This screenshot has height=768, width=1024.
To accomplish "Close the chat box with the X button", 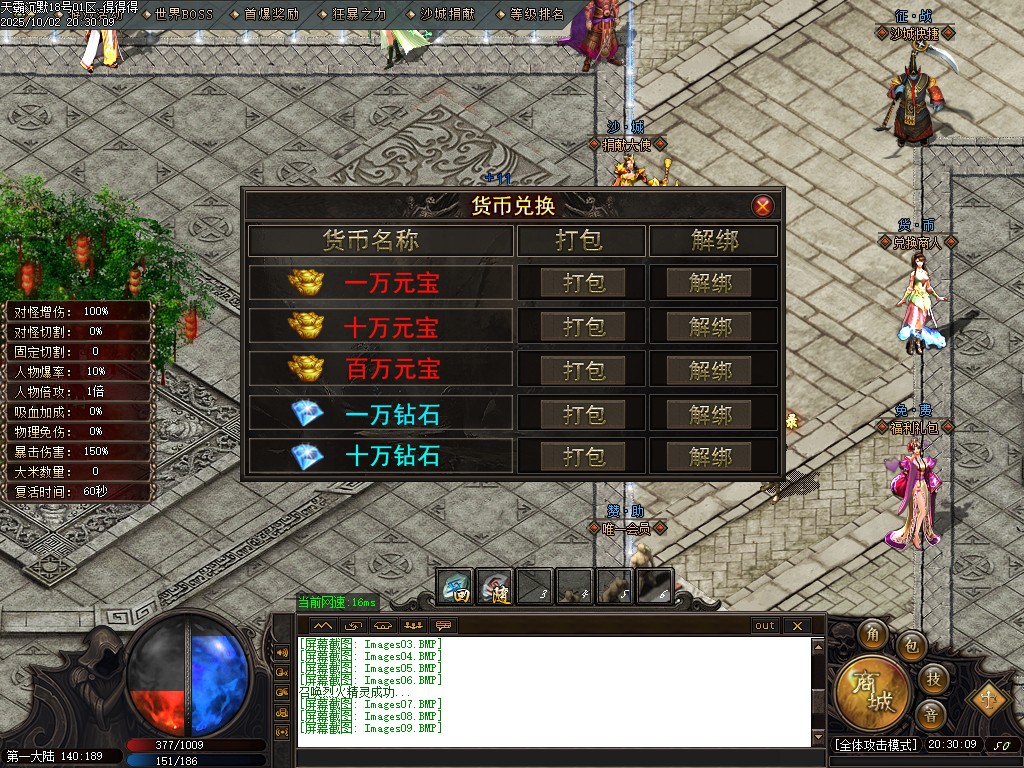I will coord(796,626).
